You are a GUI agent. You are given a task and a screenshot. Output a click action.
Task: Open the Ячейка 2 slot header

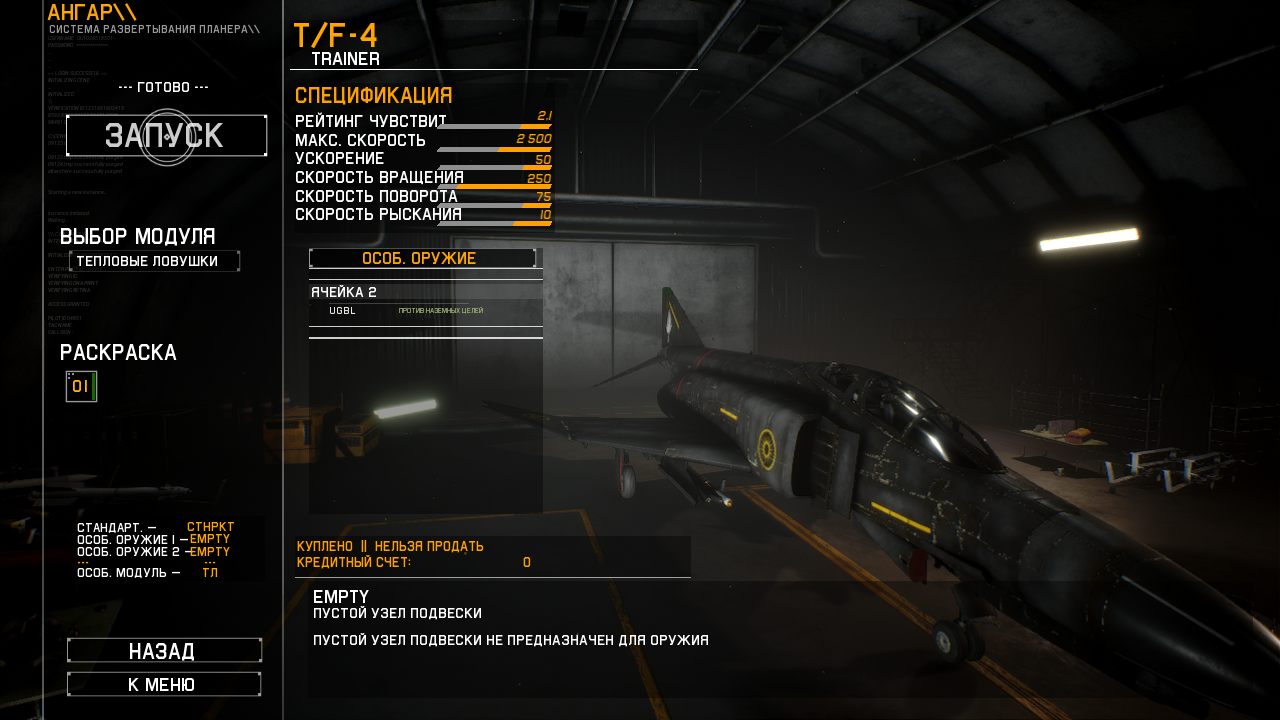tap(345, 291)
